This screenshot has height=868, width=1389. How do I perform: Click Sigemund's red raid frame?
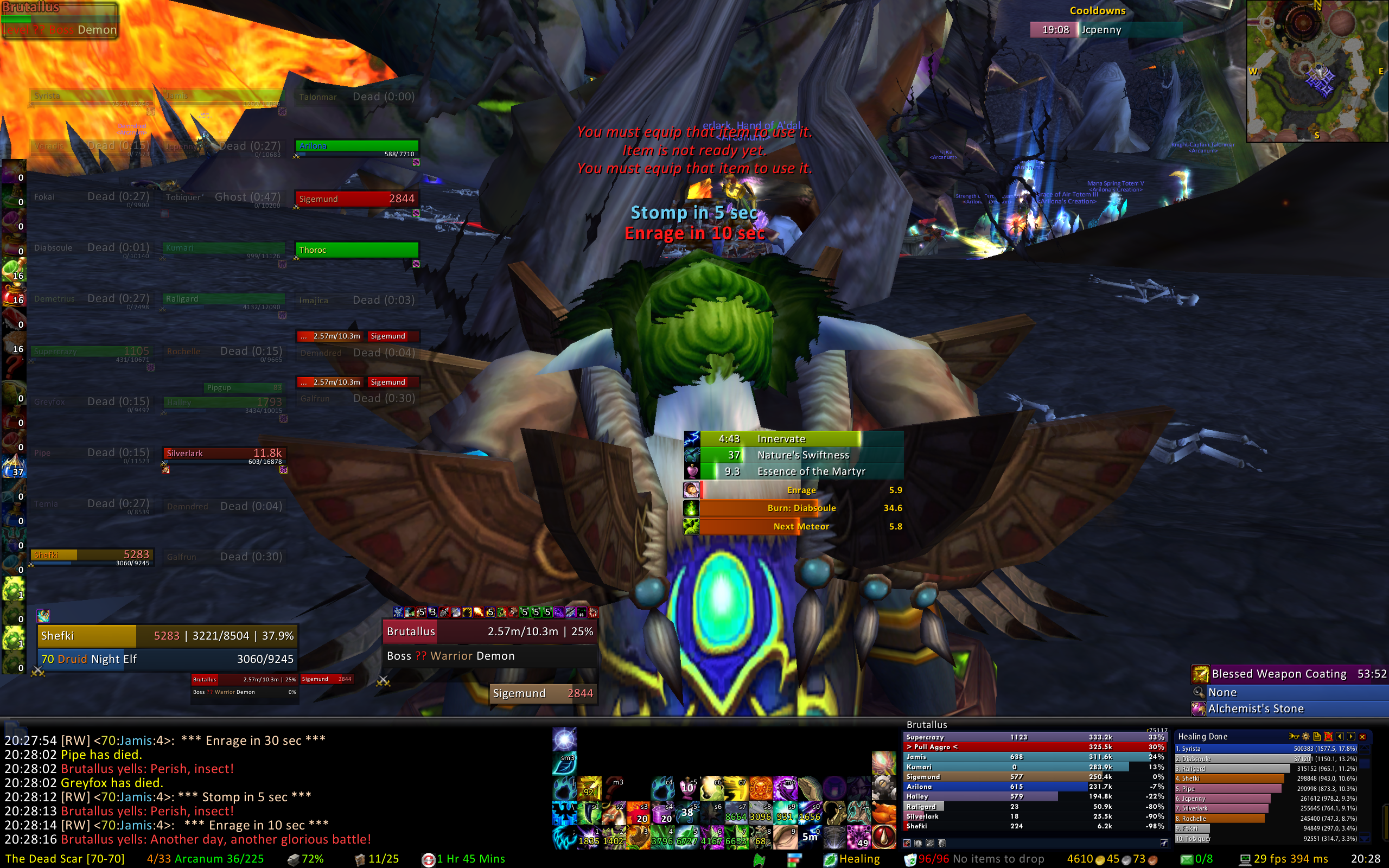point(356,199)
